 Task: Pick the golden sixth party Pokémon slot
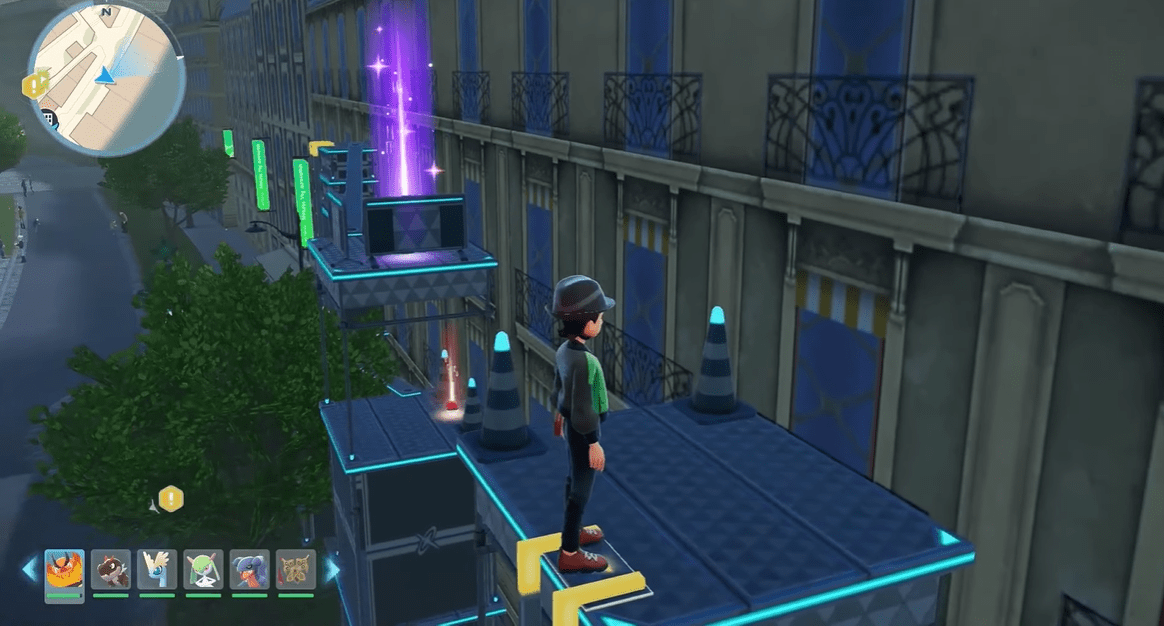(x=296, y=570)
